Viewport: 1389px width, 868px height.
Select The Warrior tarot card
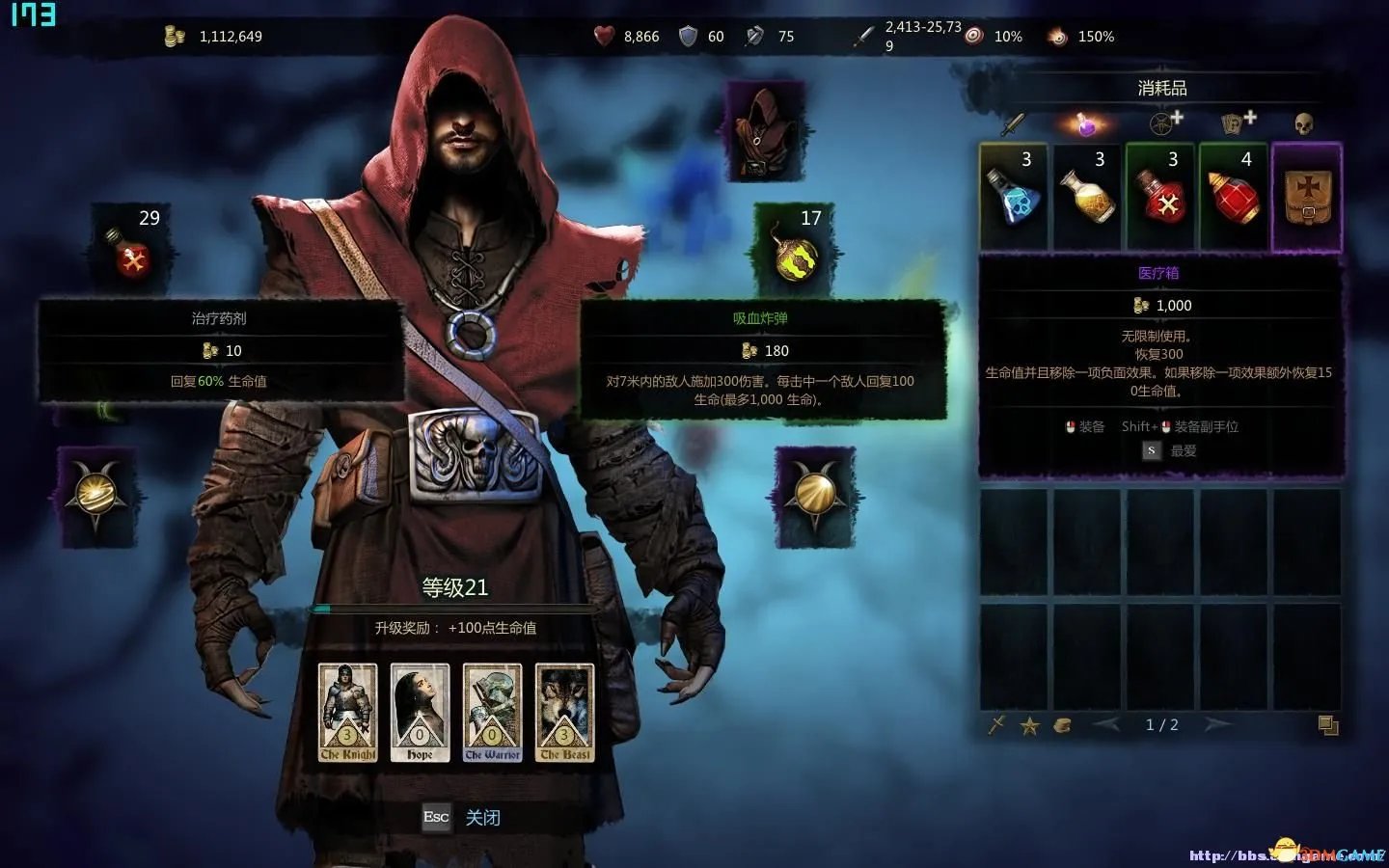click(x=492, y=713)
